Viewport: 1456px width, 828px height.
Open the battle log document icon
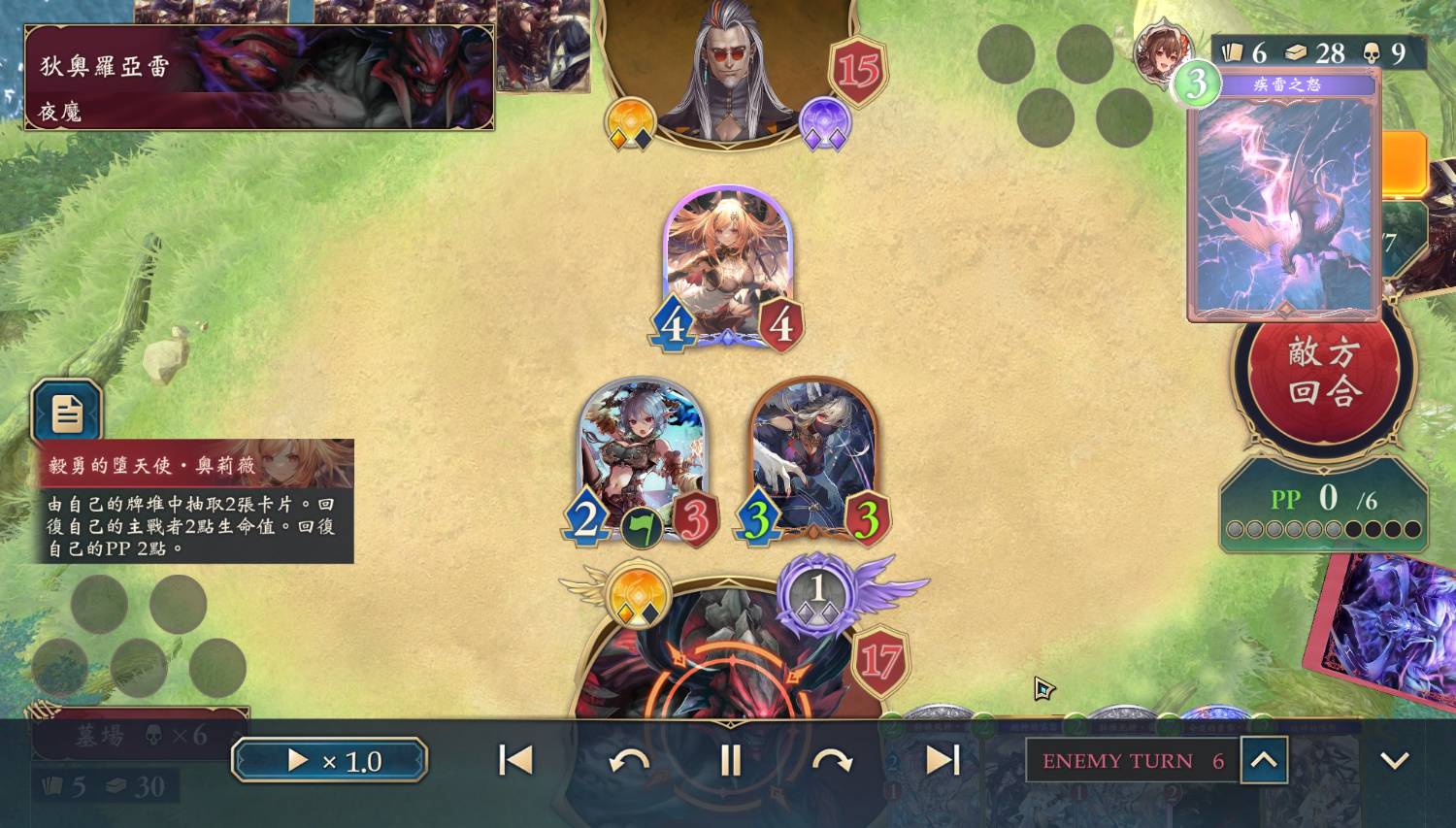pos(66,414)
